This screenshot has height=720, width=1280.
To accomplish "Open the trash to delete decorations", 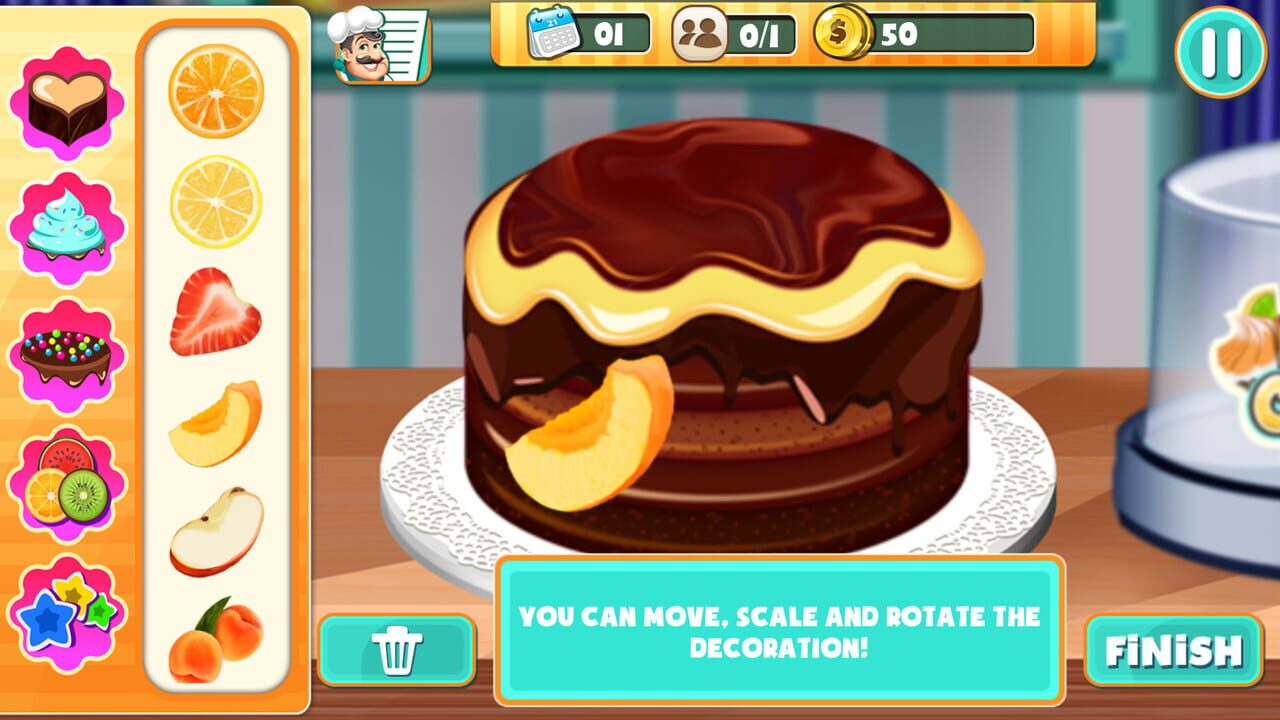I will coord(399,648).
